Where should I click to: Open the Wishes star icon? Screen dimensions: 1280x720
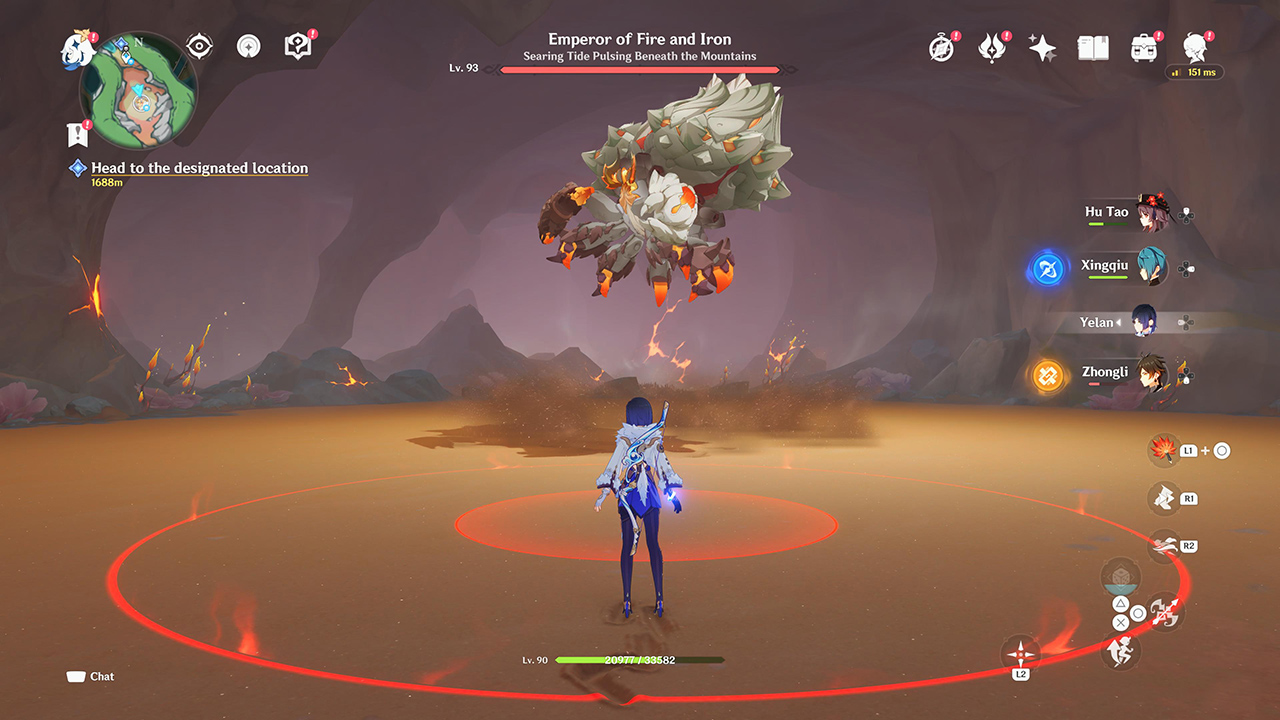[1042, 46]
